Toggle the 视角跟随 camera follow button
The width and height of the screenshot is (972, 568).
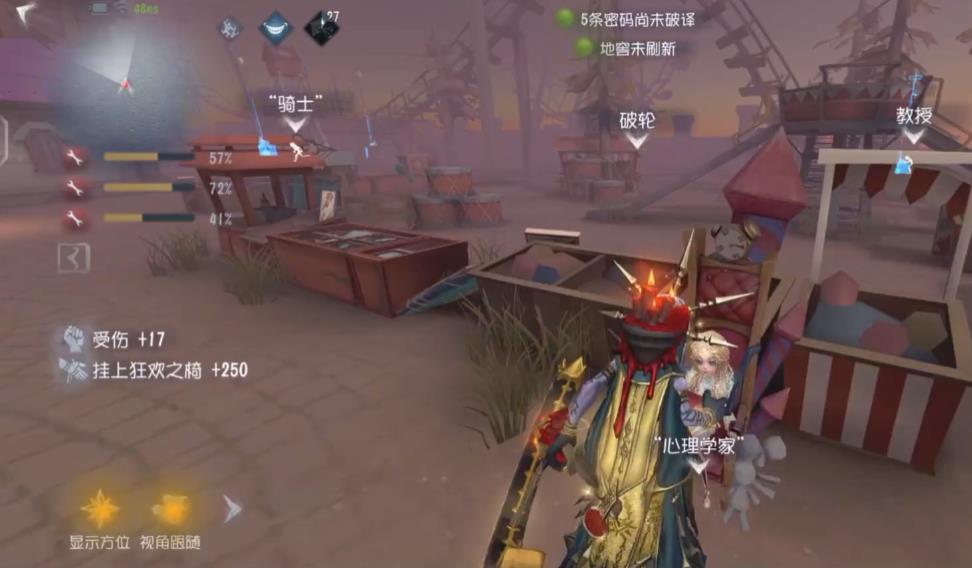point(170,510)
